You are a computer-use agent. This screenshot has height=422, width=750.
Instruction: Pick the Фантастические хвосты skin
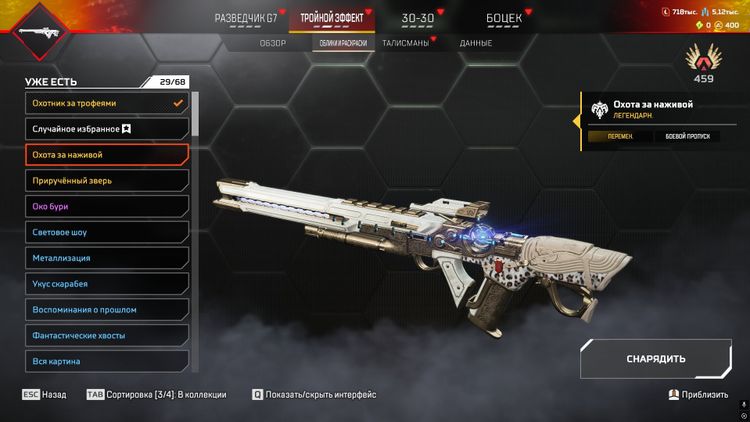click(106, 336)
